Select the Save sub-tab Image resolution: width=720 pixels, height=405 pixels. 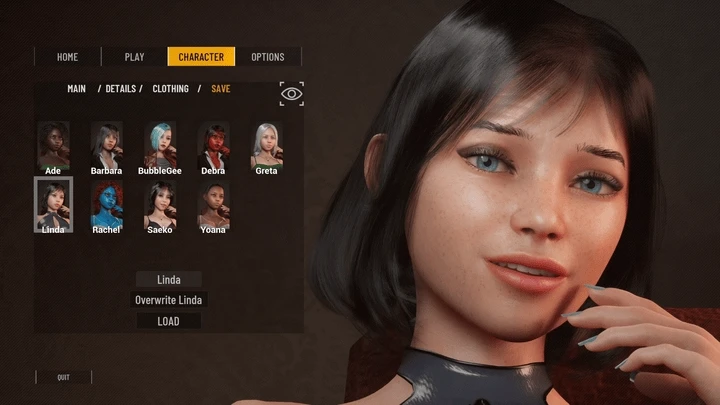220,89
